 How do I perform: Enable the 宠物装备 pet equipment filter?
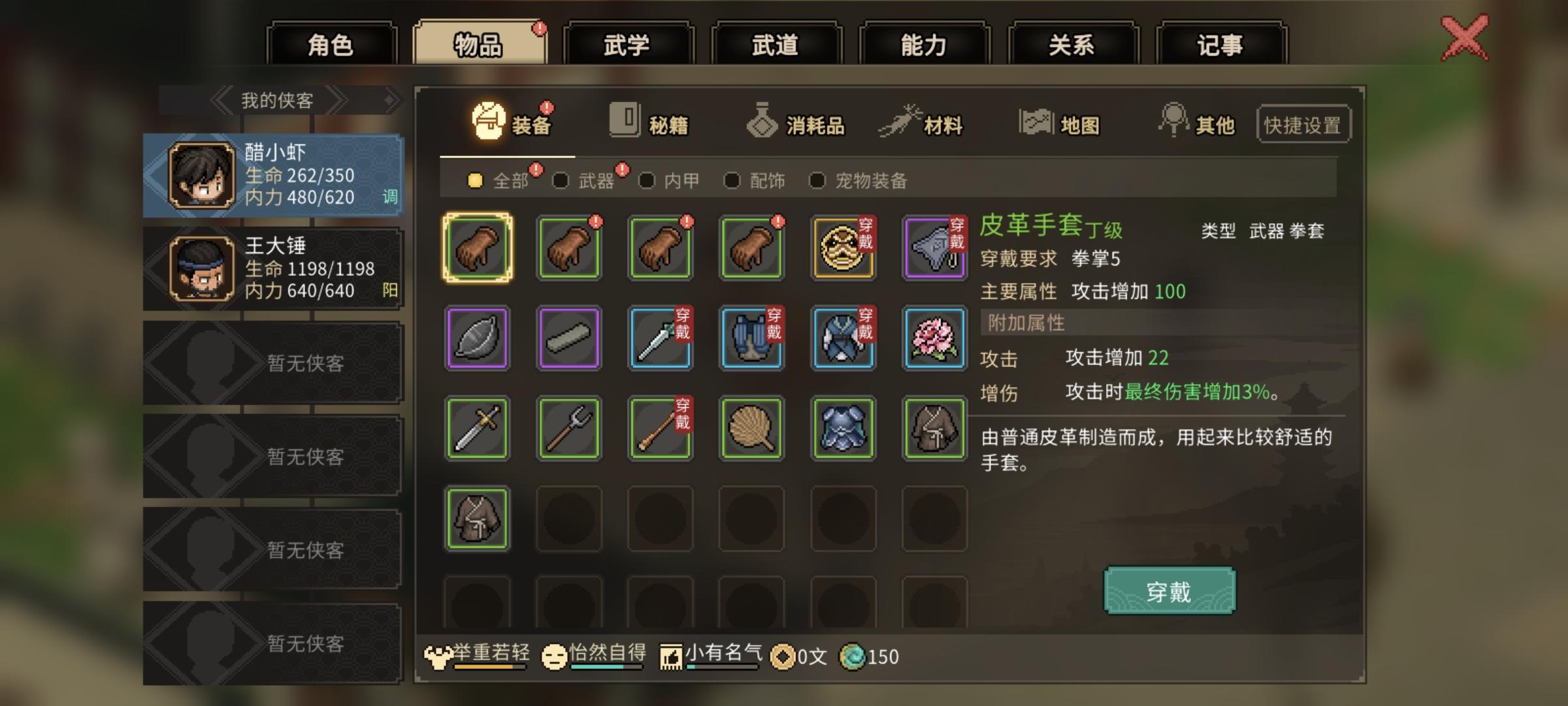(x=817, y=182)
